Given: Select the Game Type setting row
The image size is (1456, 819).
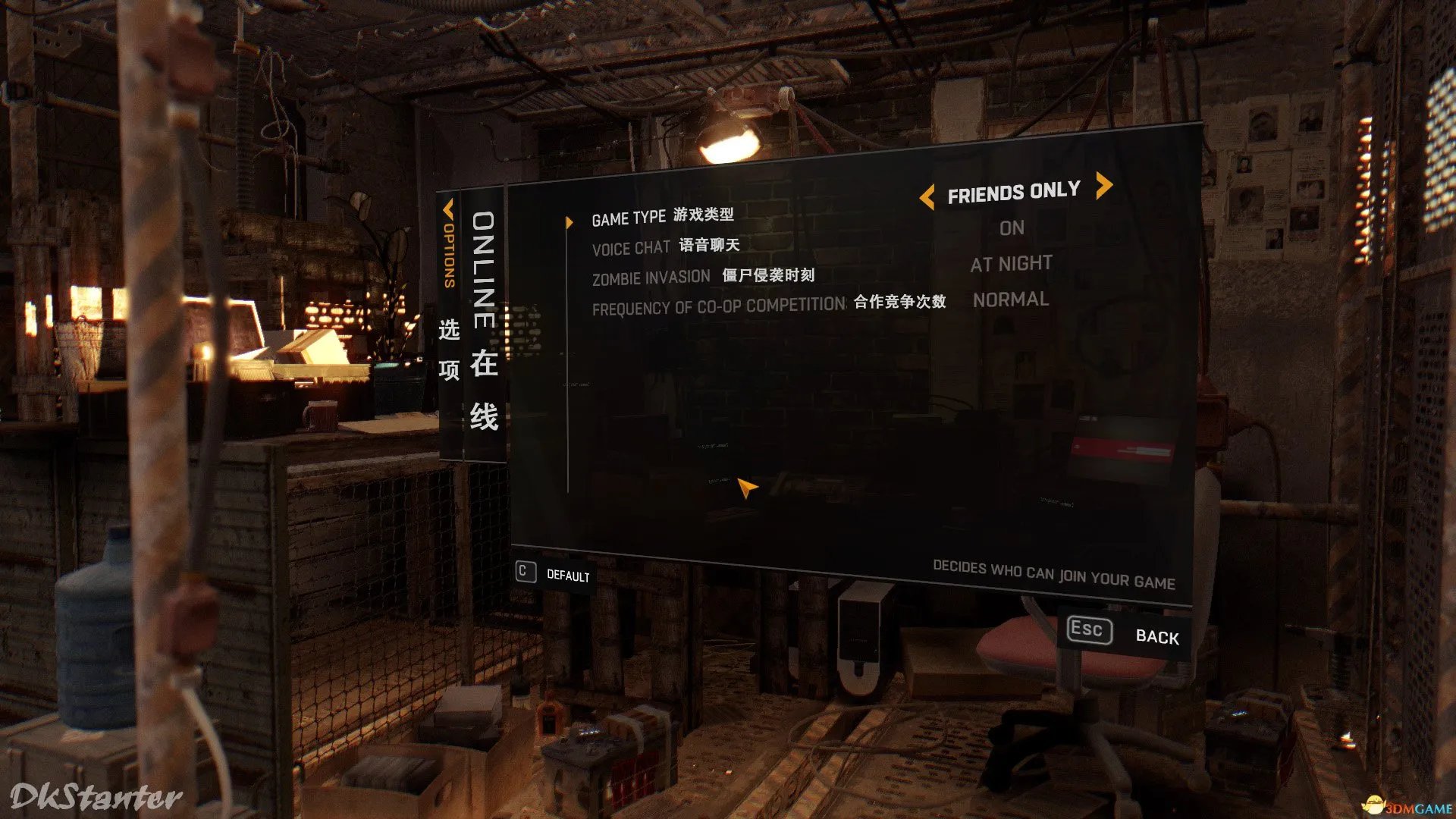Looking at the screenshot, I should coord(662,217).
